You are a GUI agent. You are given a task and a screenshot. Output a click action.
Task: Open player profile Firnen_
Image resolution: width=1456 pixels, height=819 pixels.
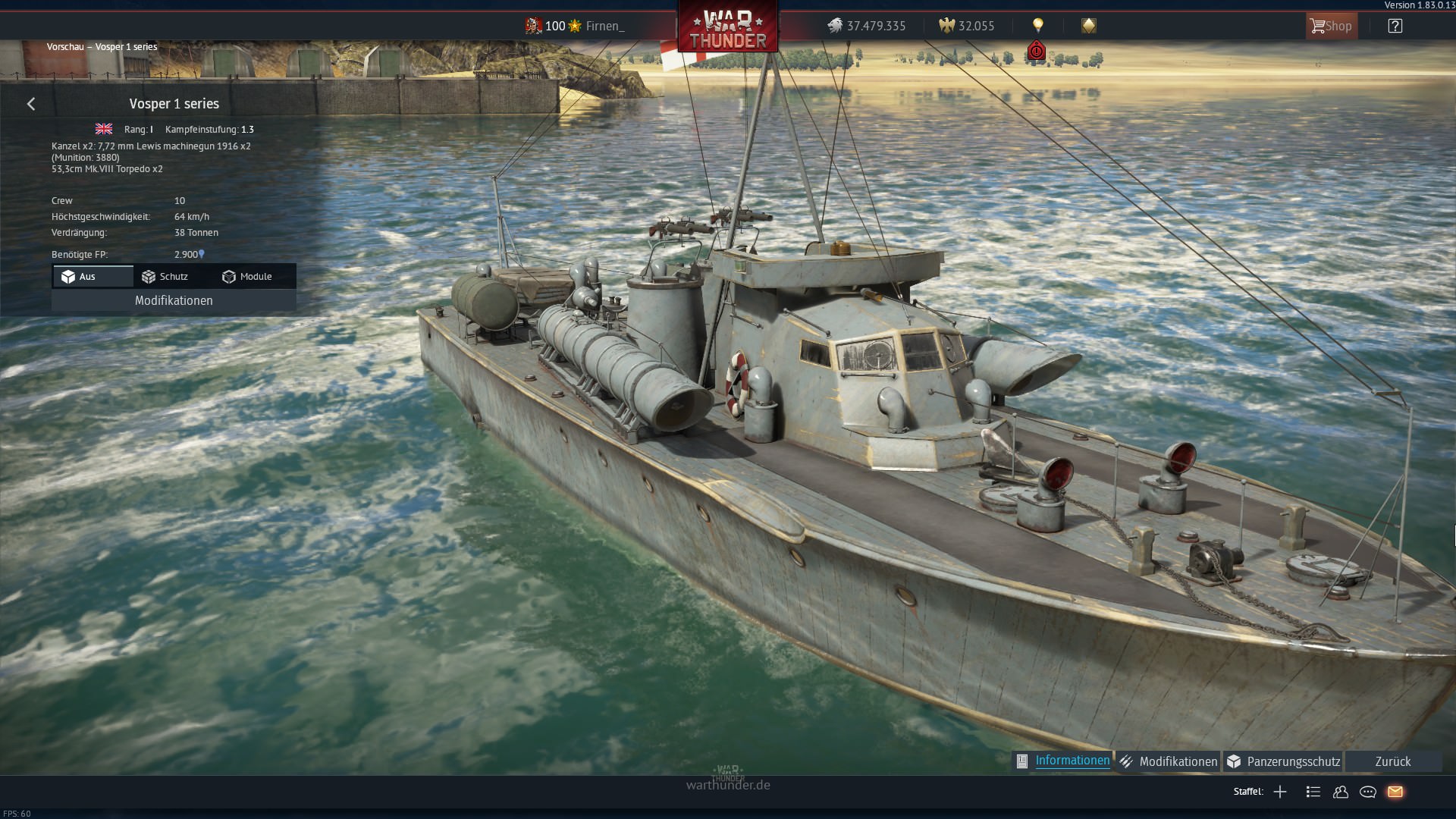(604, 26)
